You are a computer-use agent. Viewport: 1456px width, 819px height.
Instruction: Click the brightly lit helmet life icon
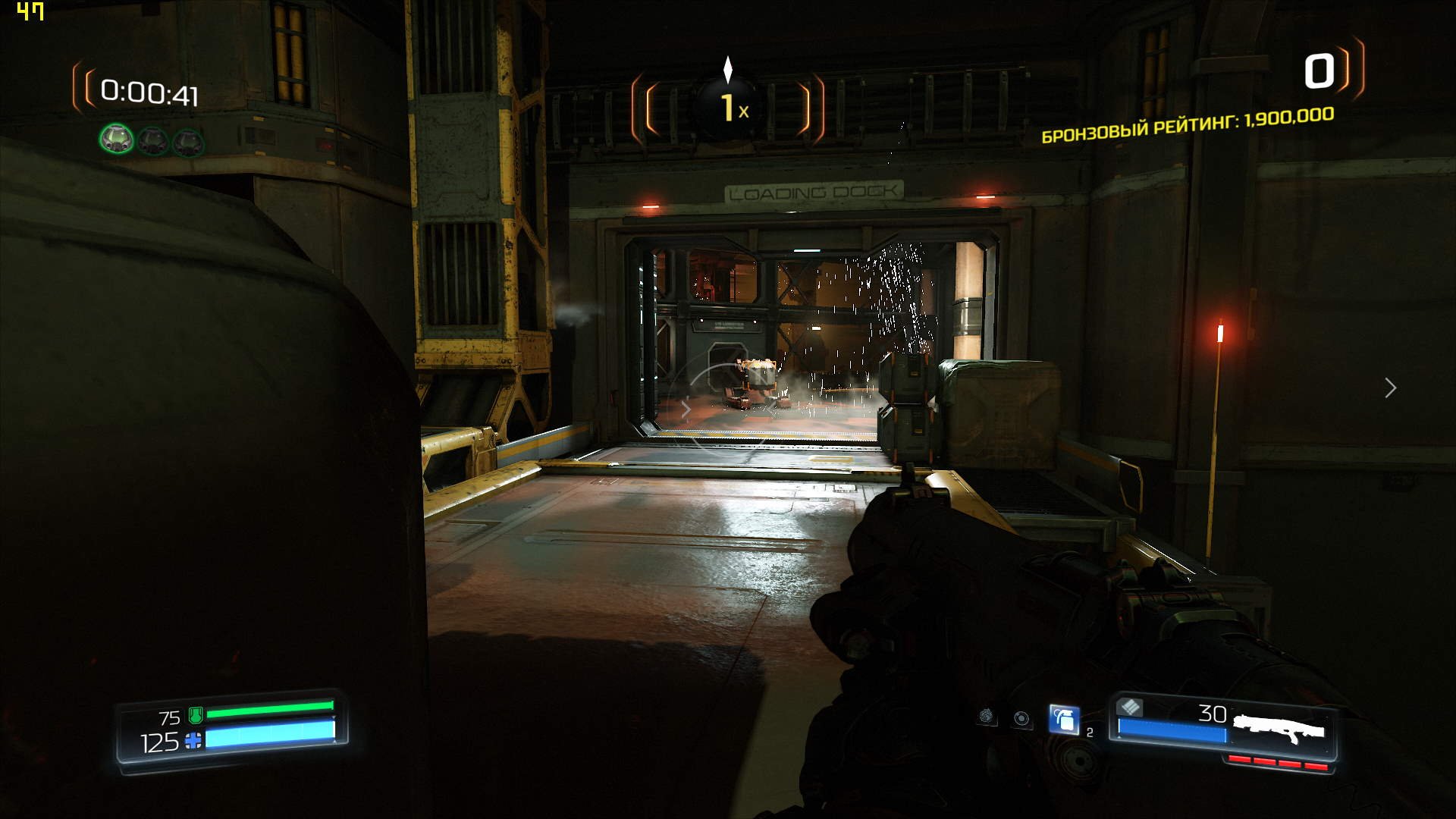[x=117, y=139]
